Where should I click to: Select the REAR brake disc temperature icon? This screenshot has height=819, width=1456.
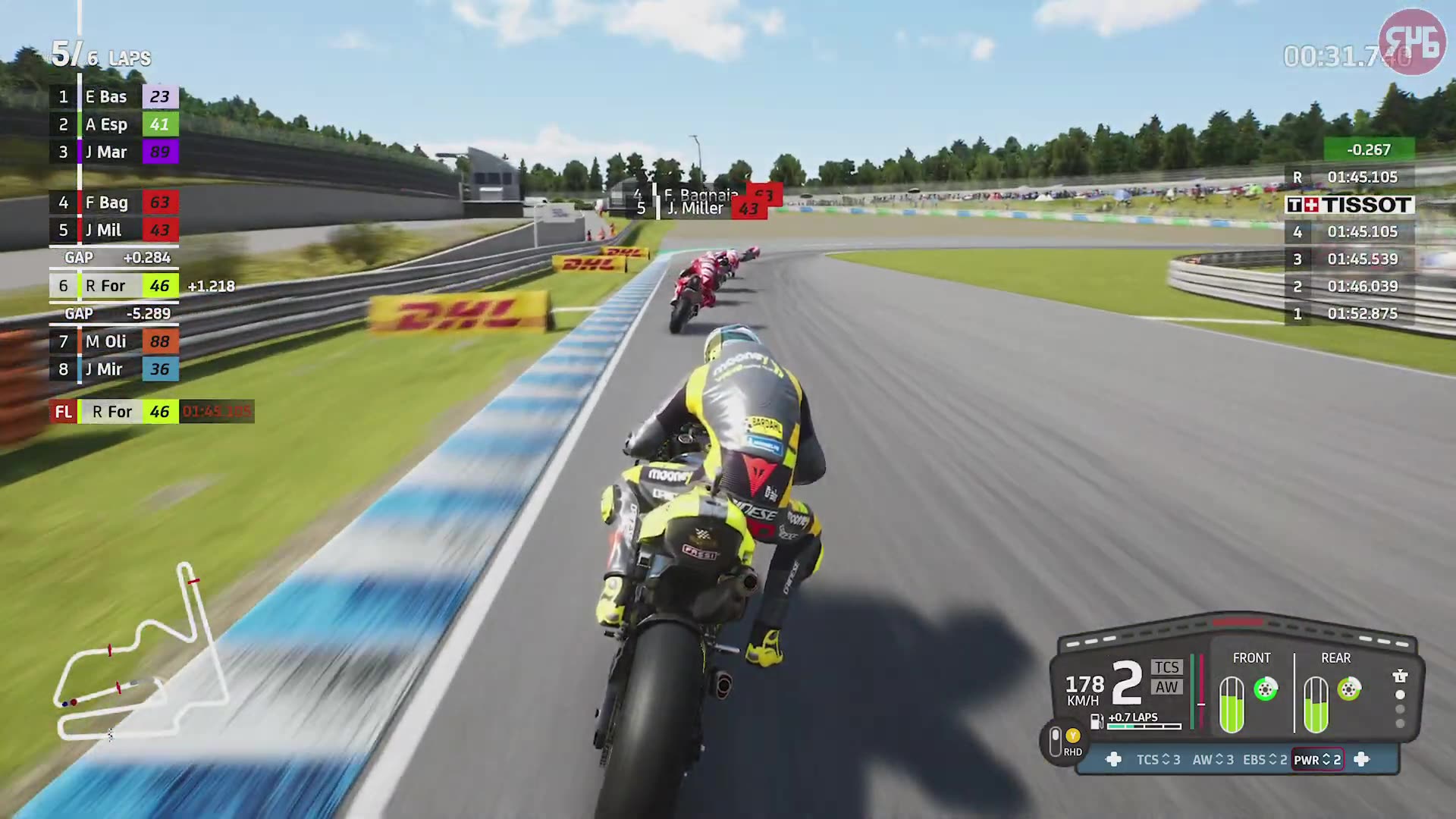click(1348, 689)
